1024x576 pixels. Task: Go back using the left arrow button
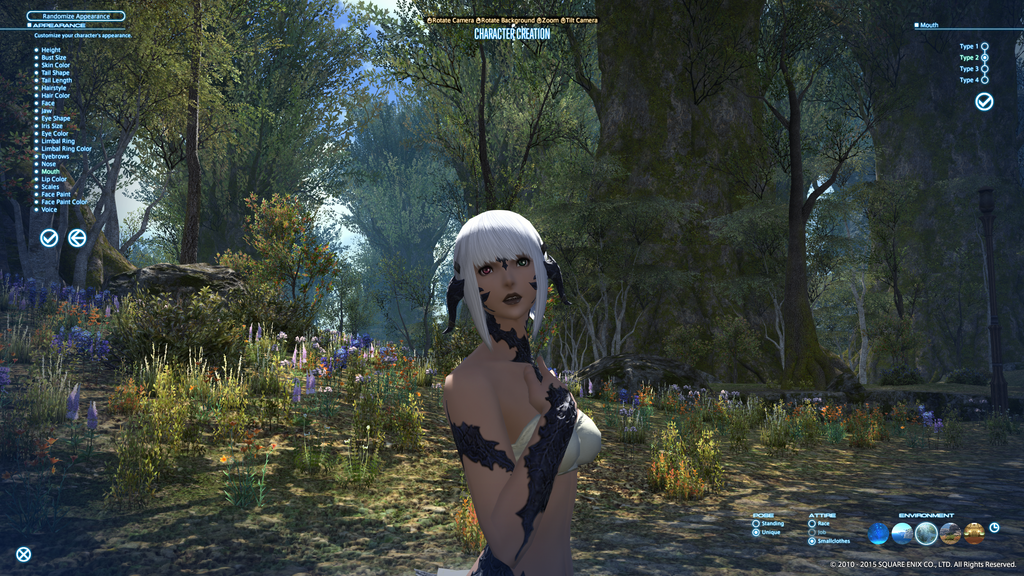click(77, 237)
